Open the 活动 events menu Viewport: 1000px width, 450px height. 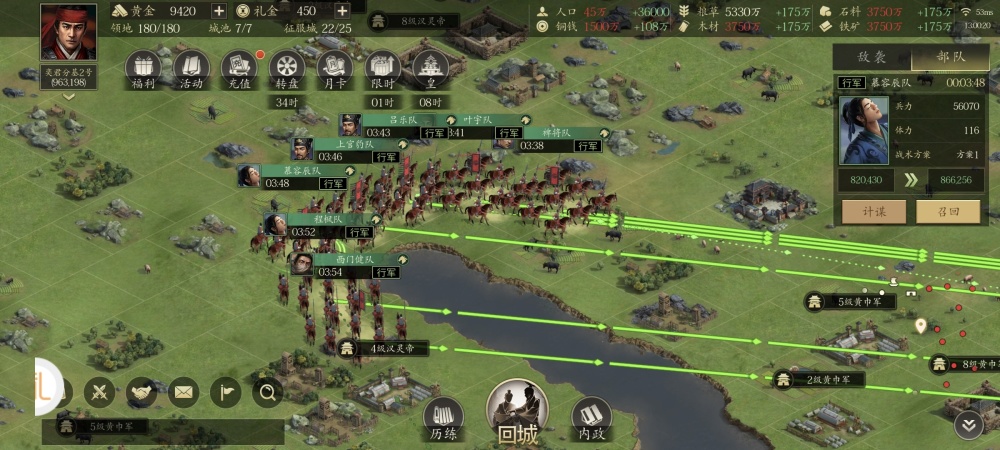tap(191, 69)
